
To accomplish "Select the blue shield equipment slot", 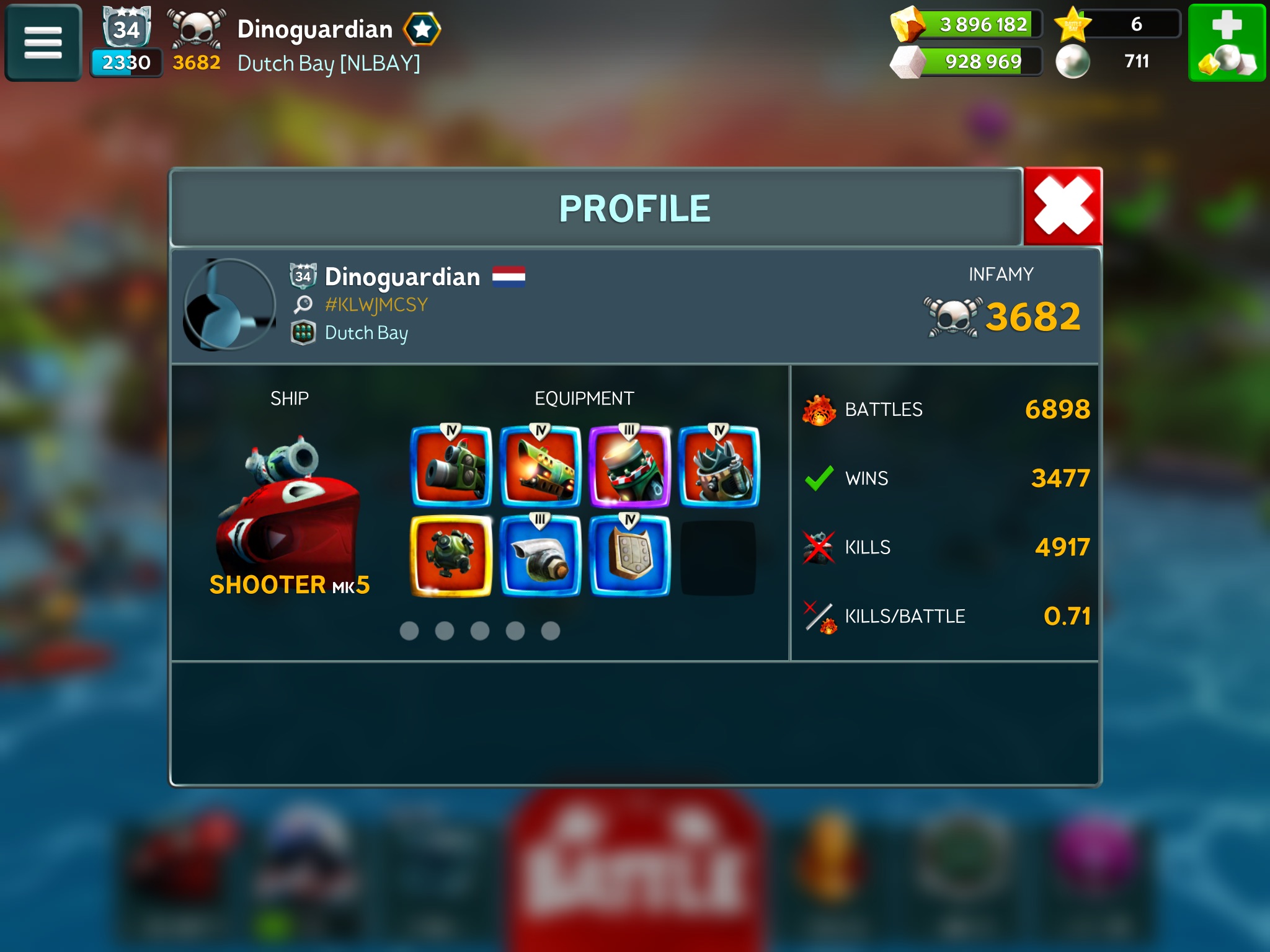I will click(629, 556).
